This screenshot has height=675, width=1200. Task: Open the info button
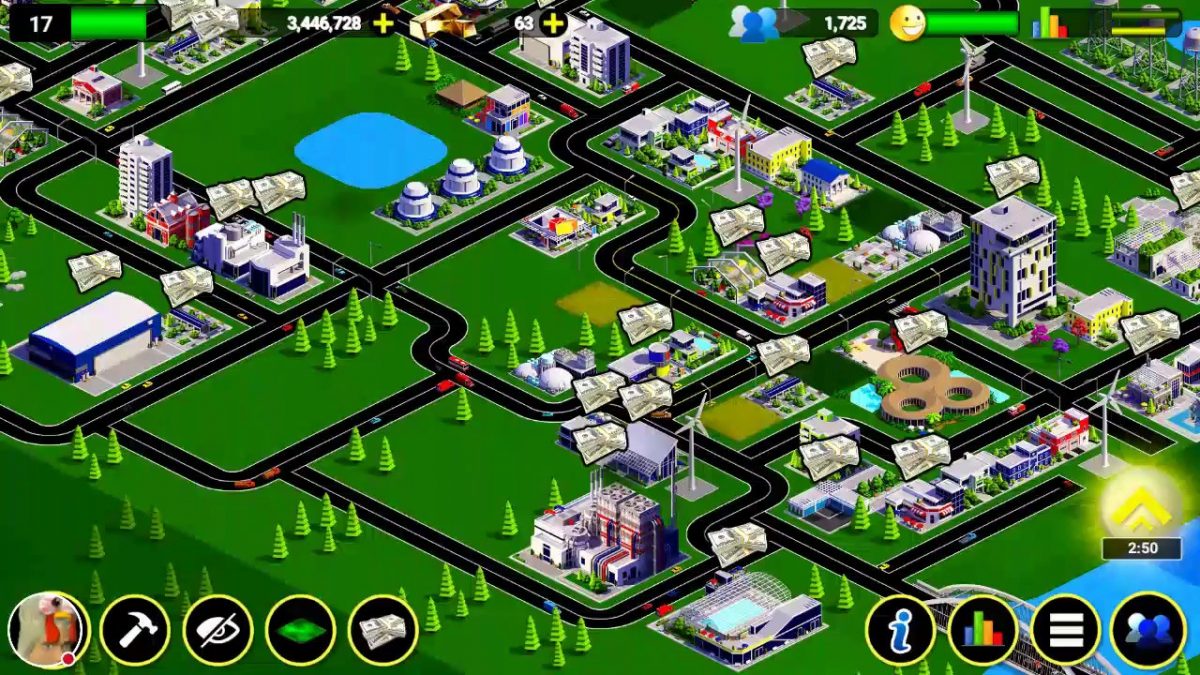(901, 631)
